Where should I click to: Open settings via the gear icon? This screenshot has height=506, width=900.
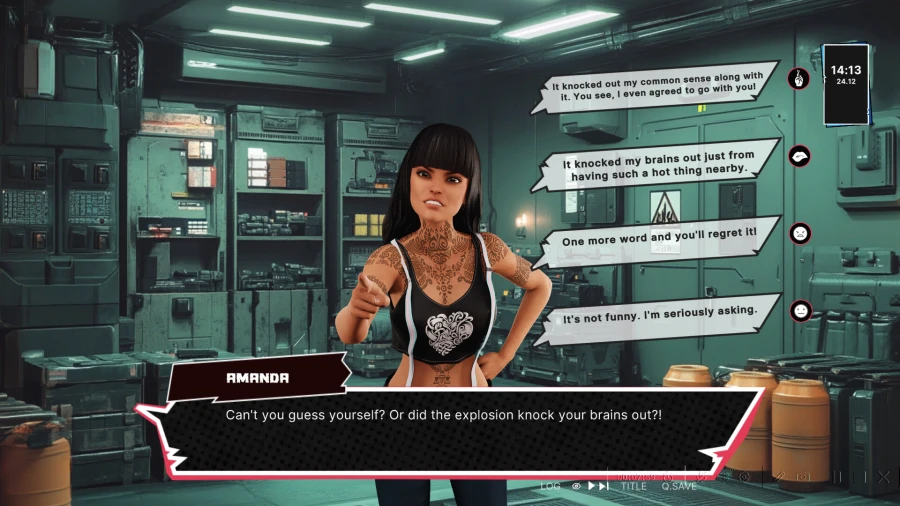[x=743, y=477]
